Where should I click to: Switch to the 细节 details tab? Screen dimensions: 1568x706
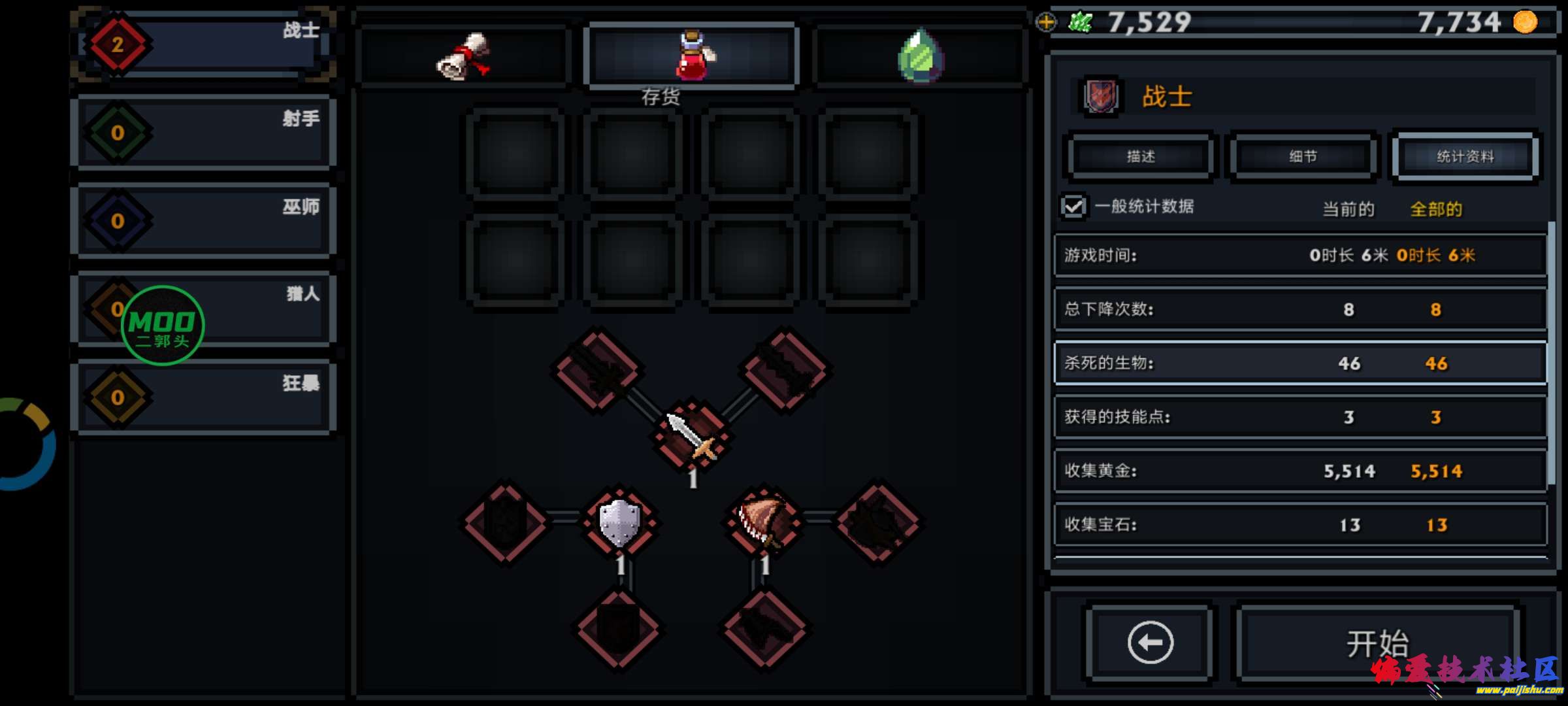1303,156
